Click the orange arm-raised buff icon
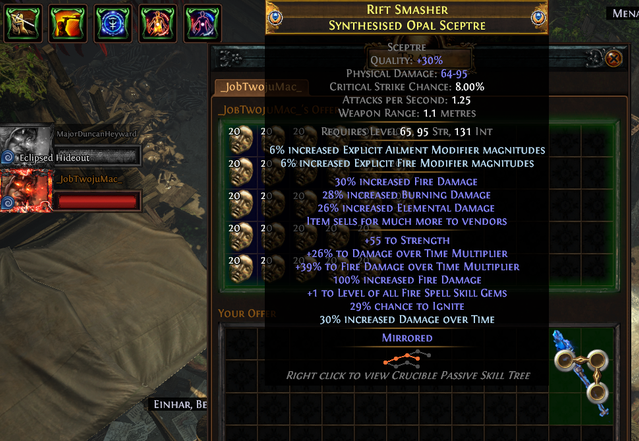639x441 pixels. pyautogui.click(x=65, y=21)
